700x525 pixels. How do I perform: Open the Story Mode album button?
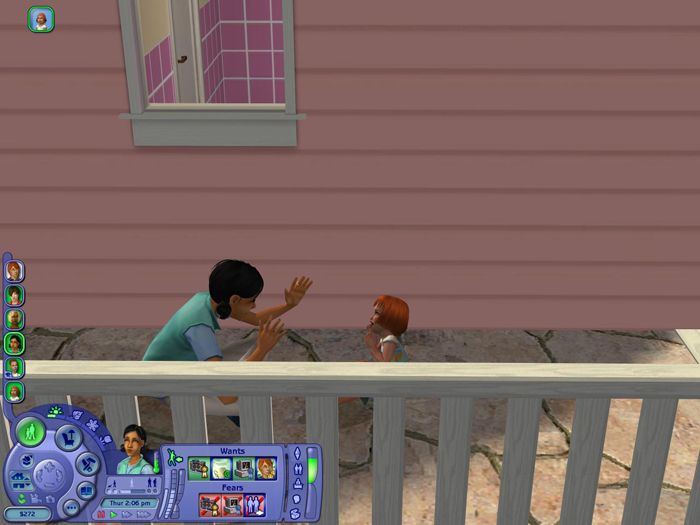tap(87, 490)
